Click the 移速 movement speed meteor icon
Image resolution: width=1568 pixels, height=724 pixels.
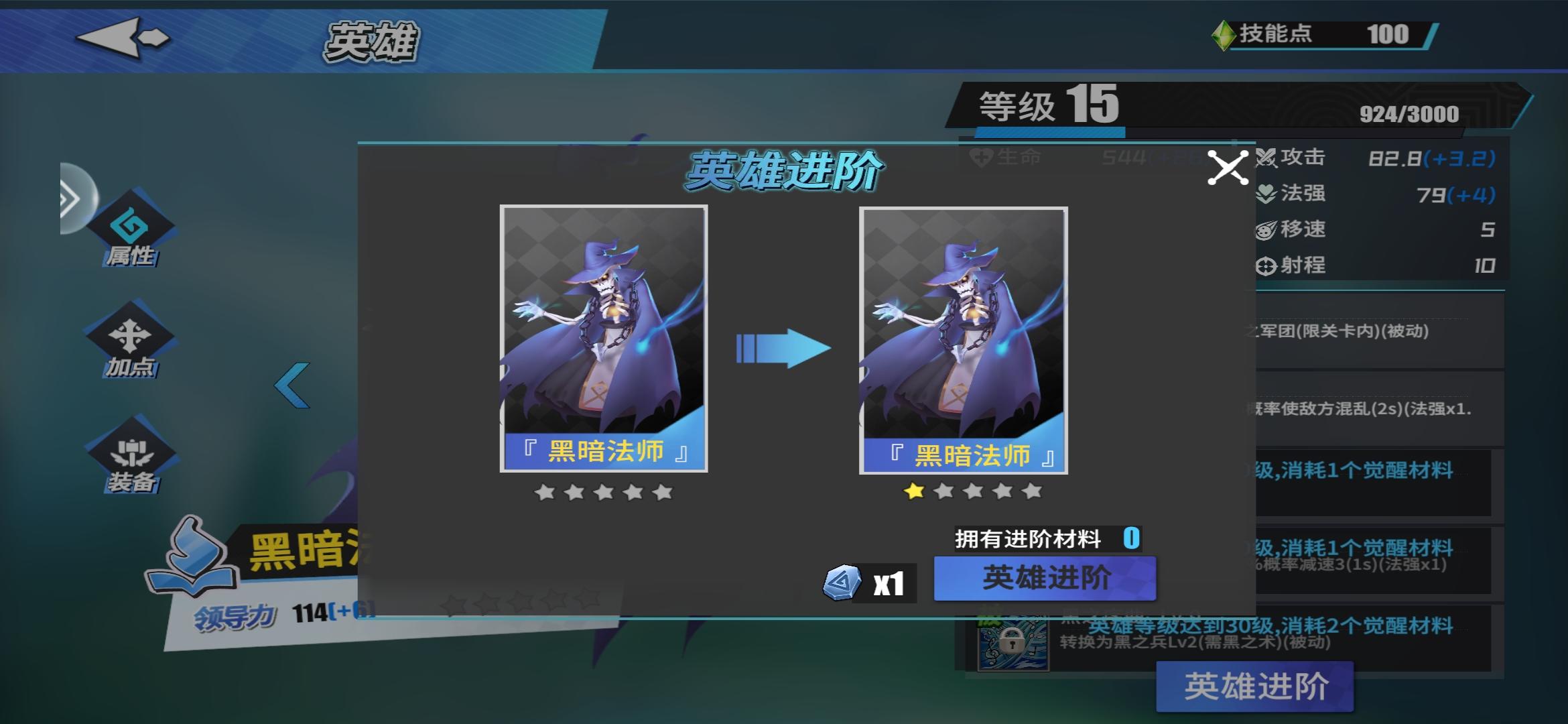tap(1266, 229)
